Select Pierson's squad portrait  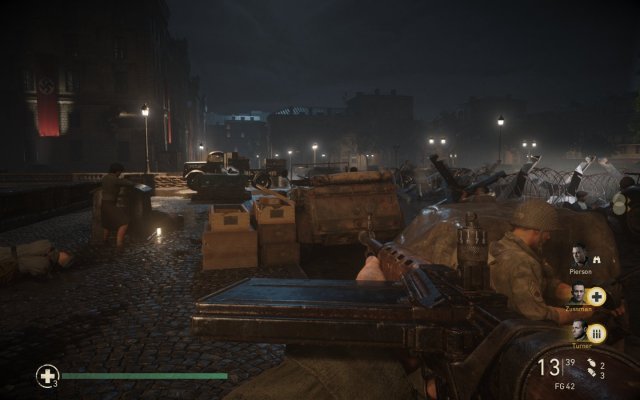581,254
